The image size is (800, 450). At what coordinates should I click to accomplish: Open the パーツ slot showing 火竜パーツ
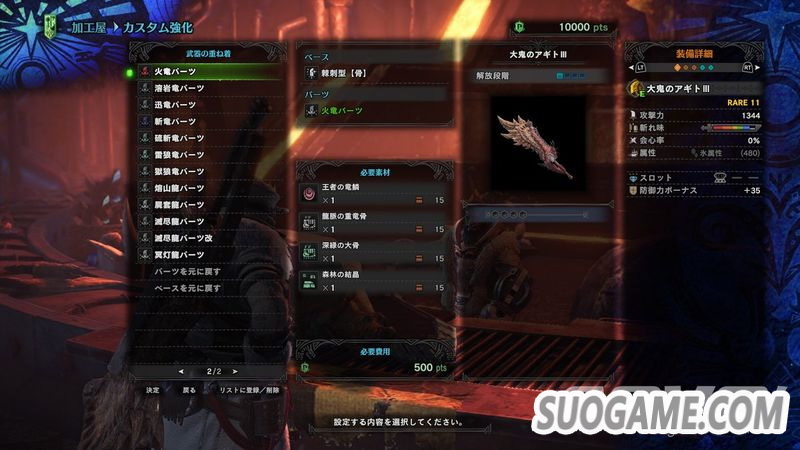pos(375,110)
